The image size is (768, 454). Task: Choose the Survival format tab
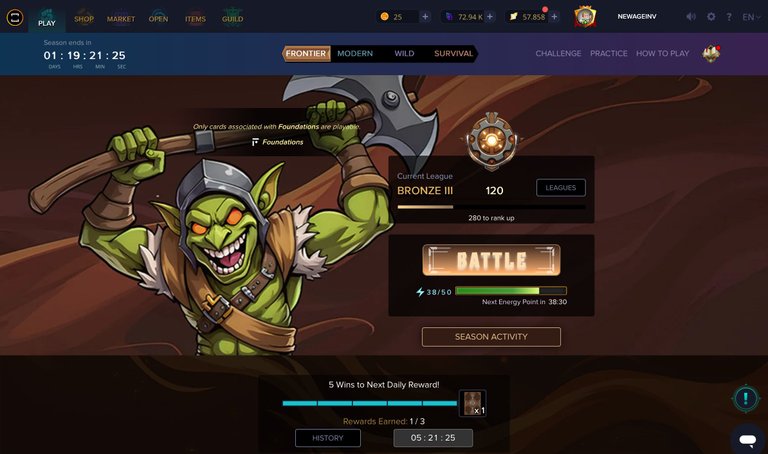pyautogui.click(x=453, y=53)
